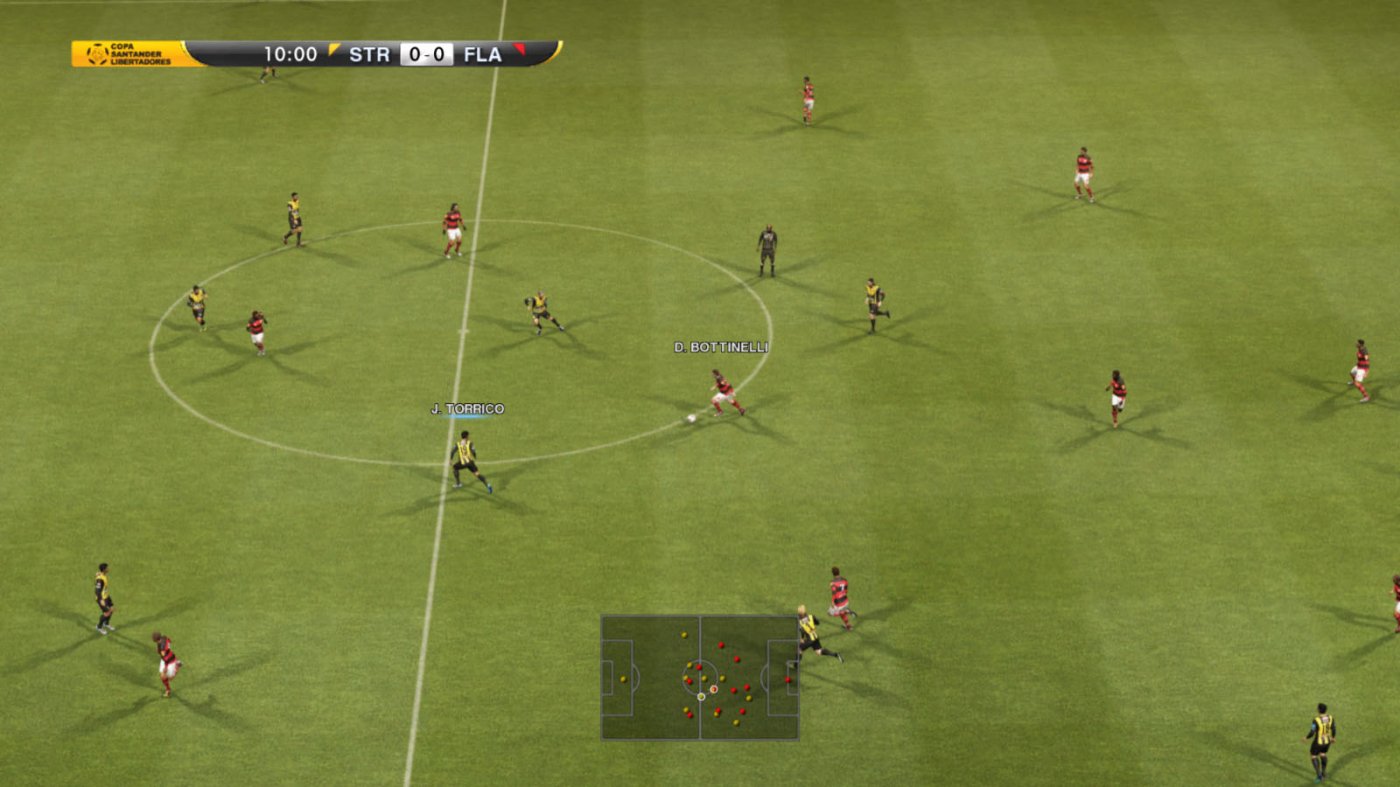
Task: Select the cursor indicator under J. TORRICO
Action: click(x=468, y=418)
